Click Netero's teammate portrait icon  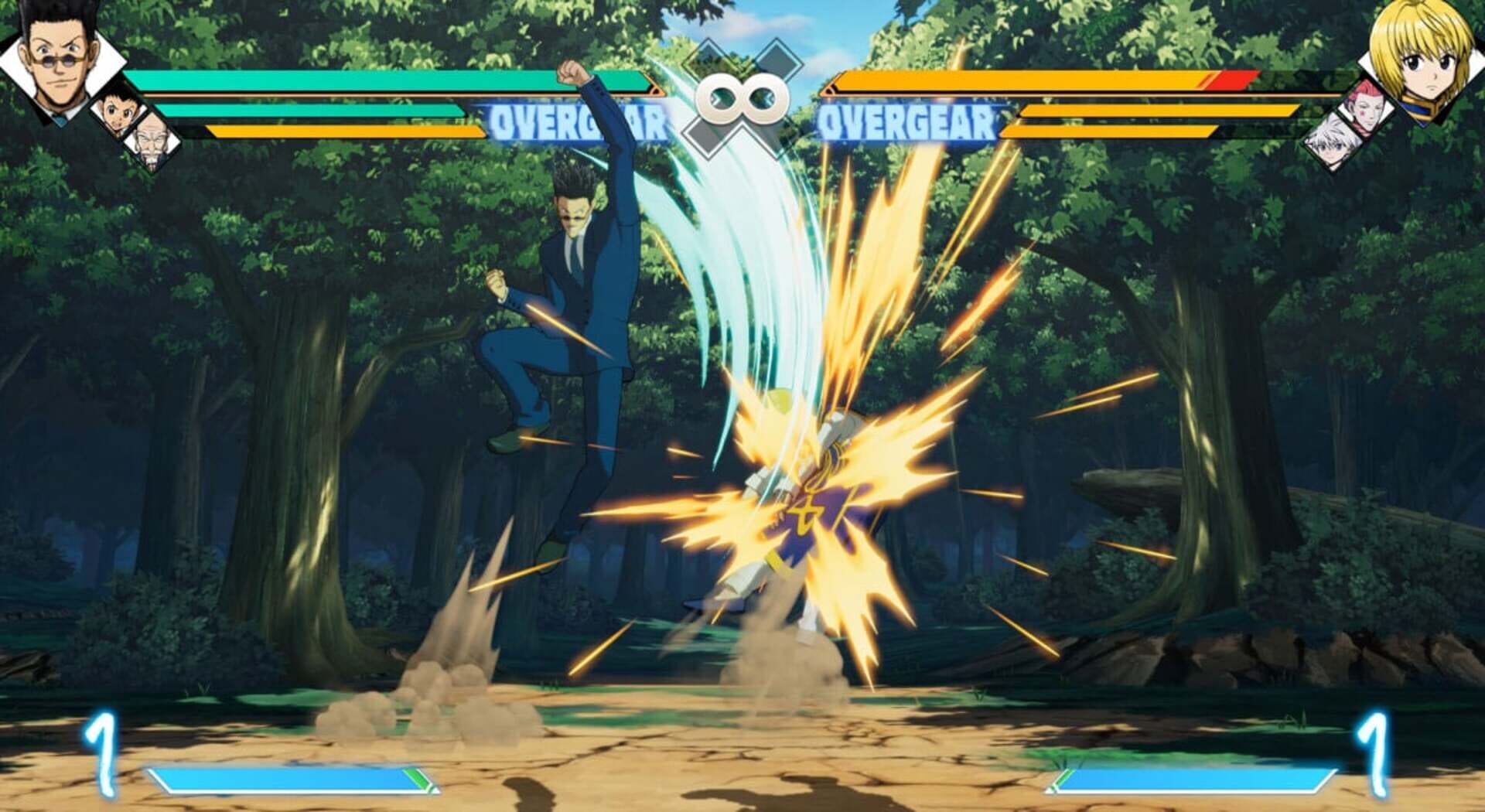tap(152, 139)
